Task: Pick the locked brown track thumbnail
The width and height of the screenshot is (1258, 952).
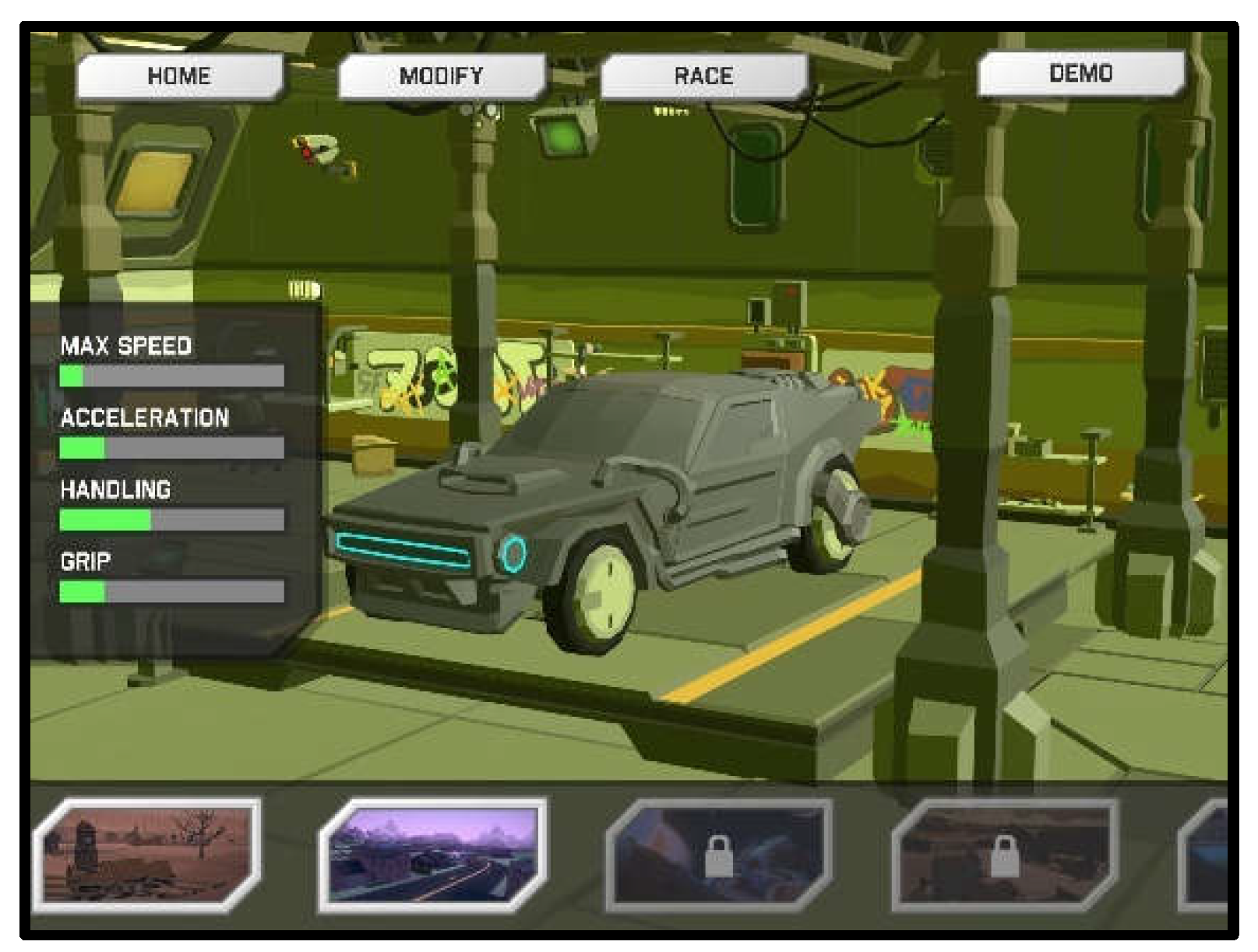Action: [1004, 855]
